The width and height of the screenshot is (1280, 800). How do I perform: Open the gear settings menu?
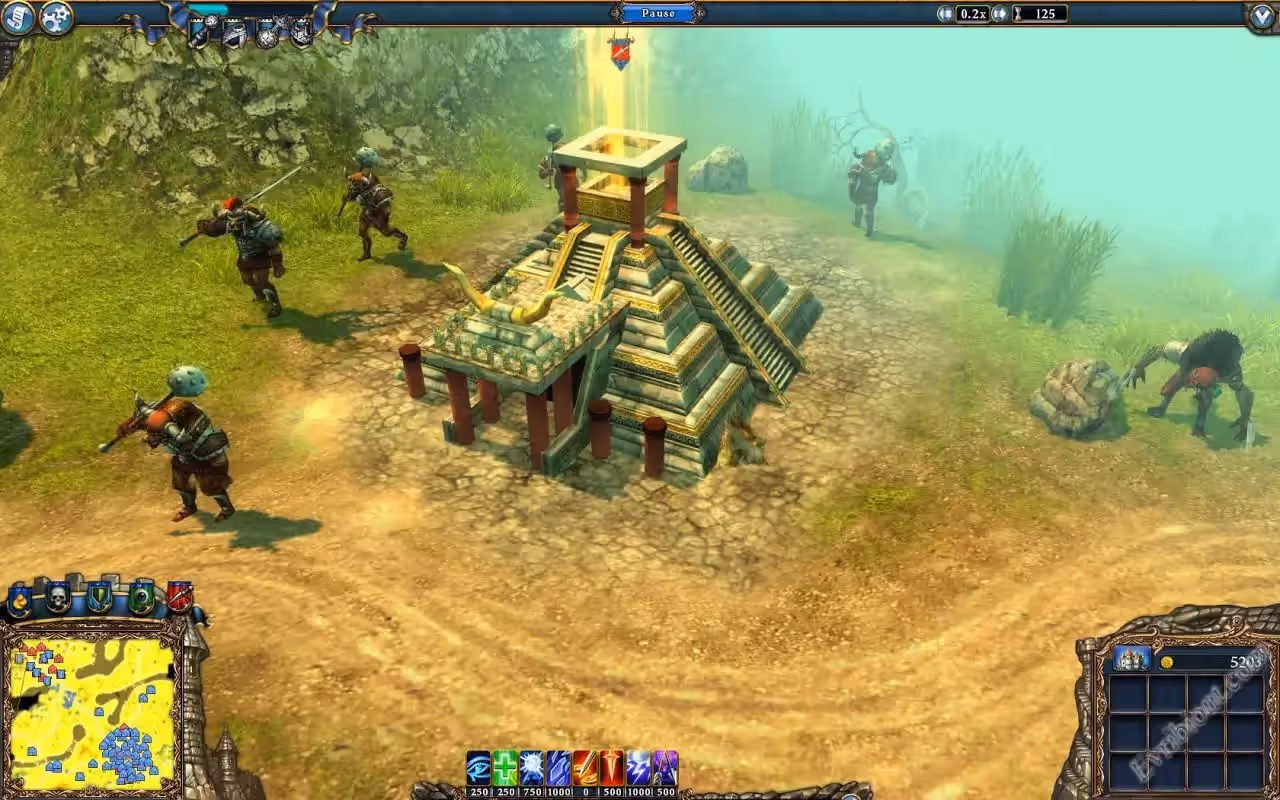point(57,17)
